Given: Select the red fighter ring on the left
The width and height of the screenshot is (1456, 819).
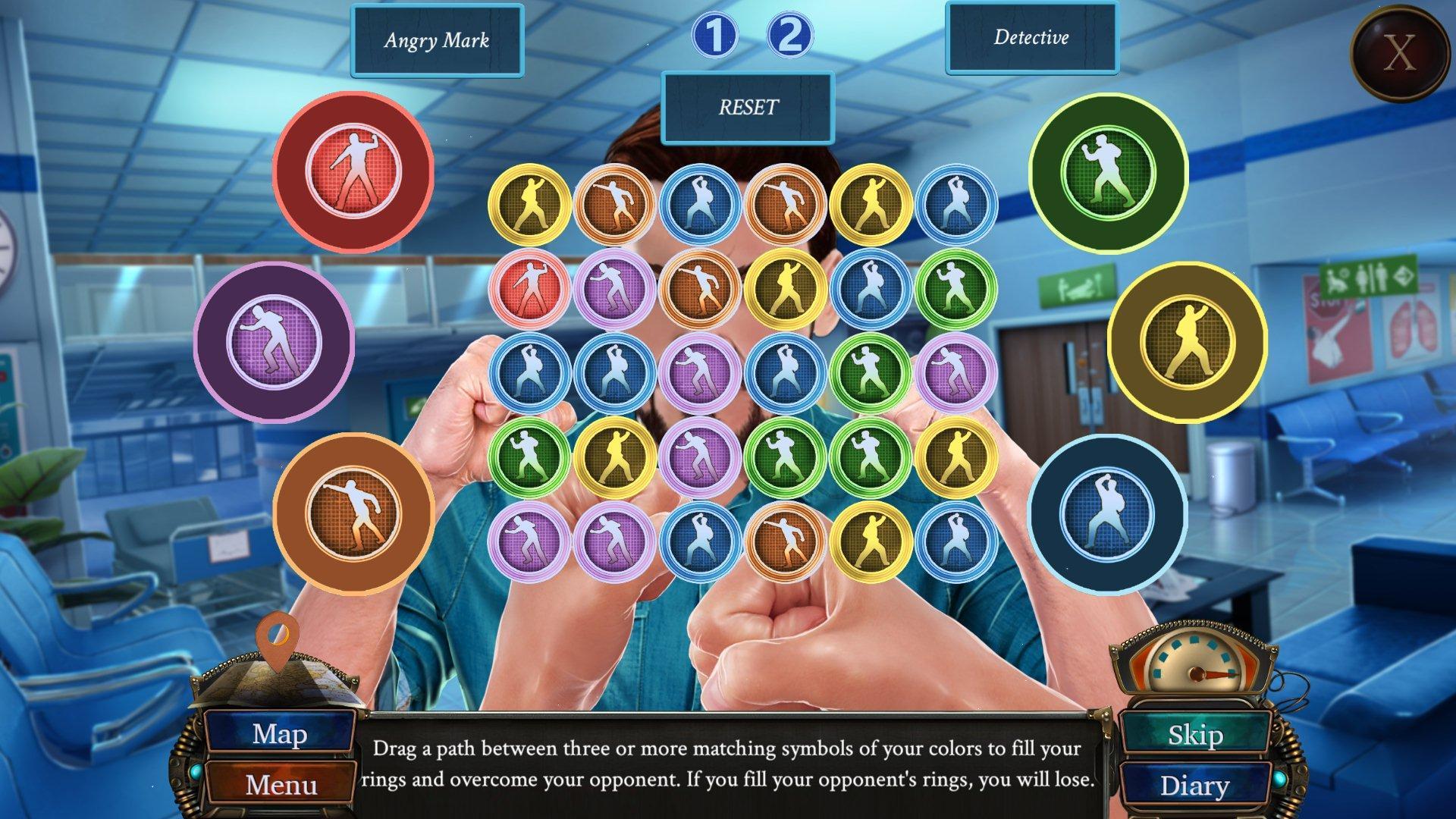Looking at the screenshot, I should pos(353,173).
